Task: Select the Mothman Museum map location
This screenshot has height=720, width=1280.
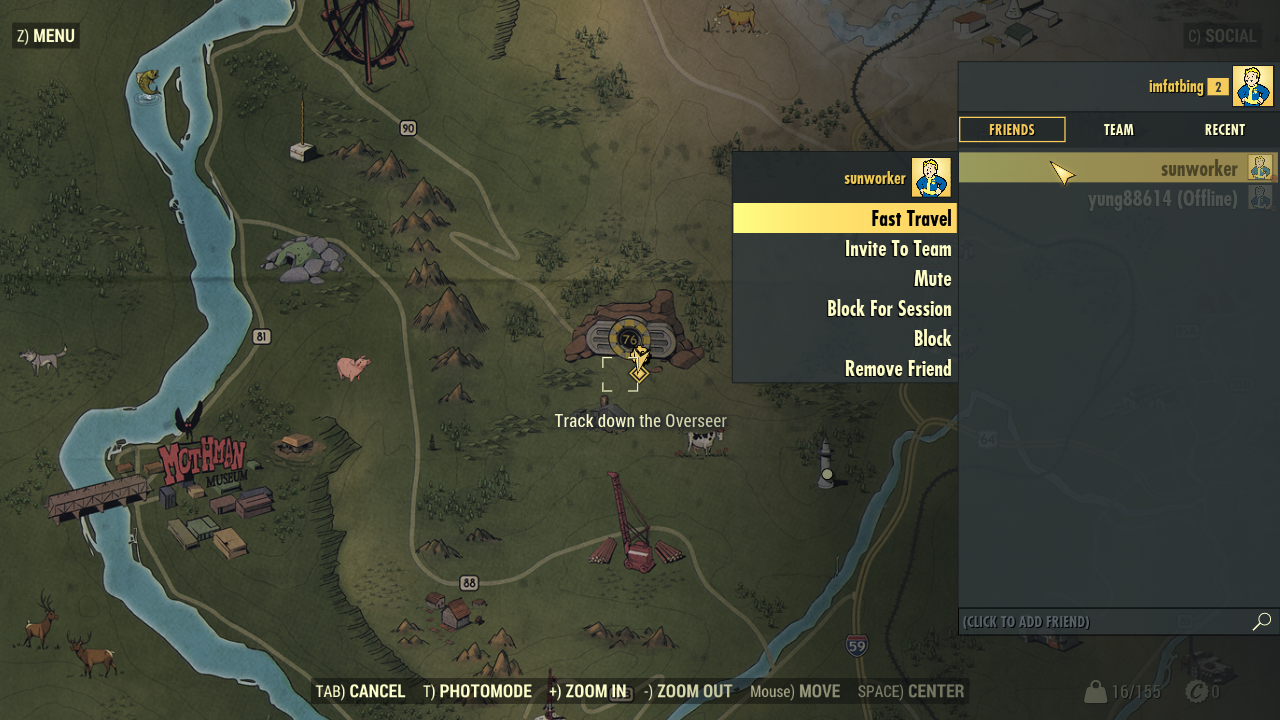Action: [202, 465]
